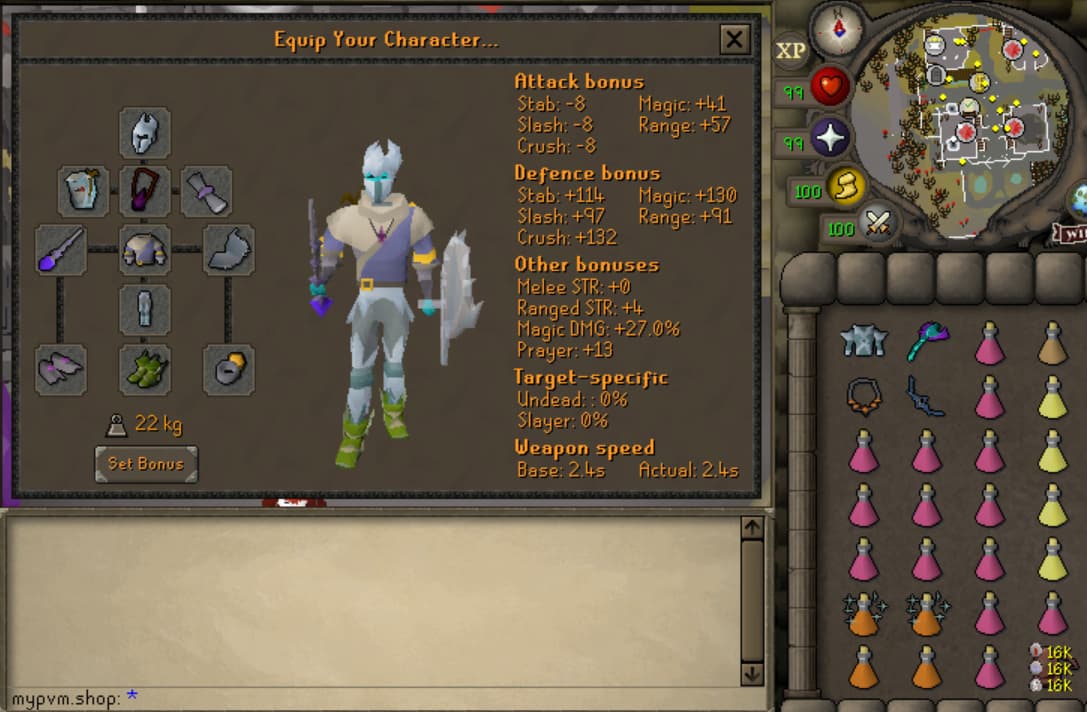Select the equipped body armour slot
This screenshot has width=1087, height=712.
(x=145, y=250)
